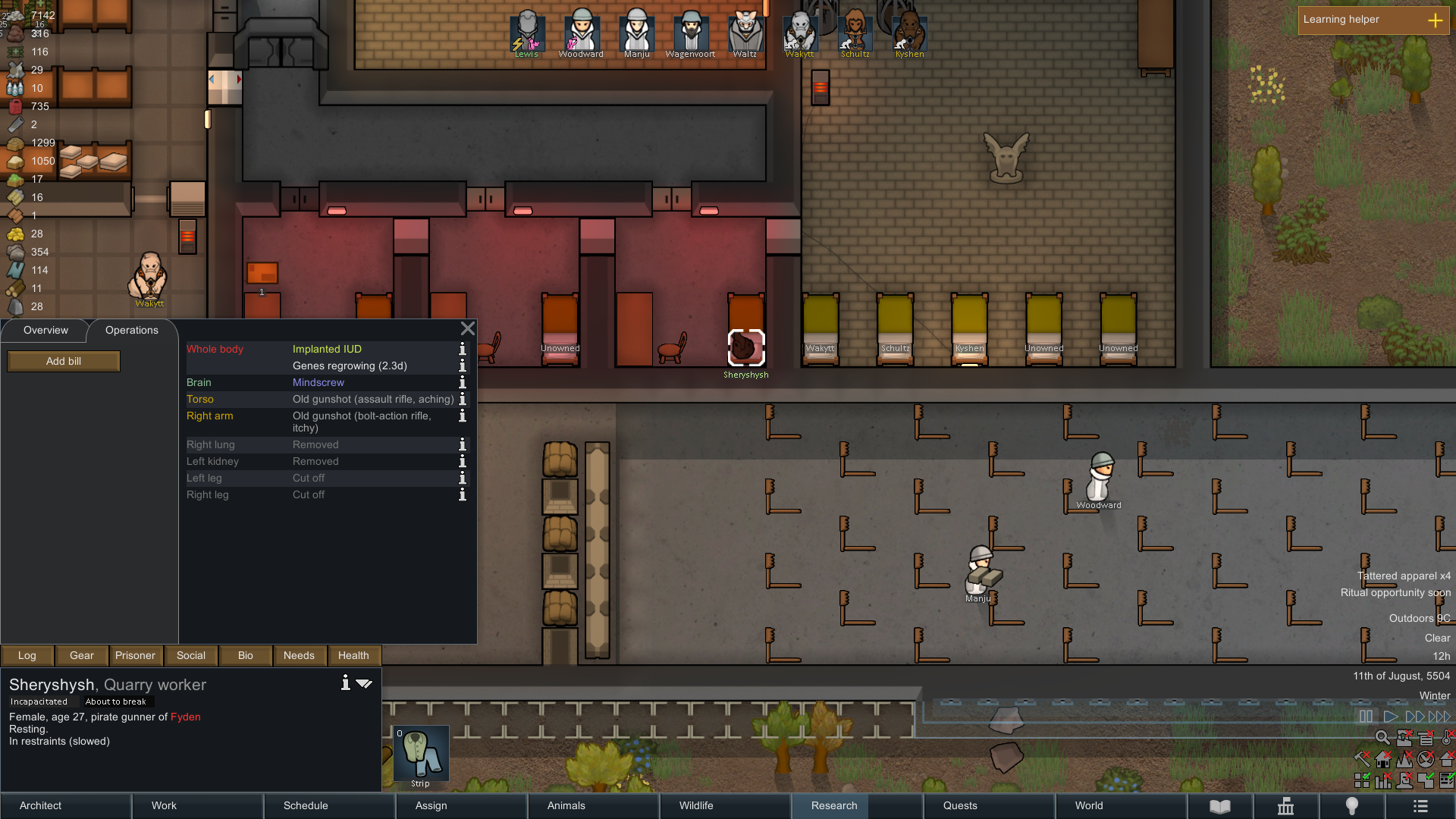This screenshot has height=819, width=1456.
Task: View the Bio tab
Action: 246,656
